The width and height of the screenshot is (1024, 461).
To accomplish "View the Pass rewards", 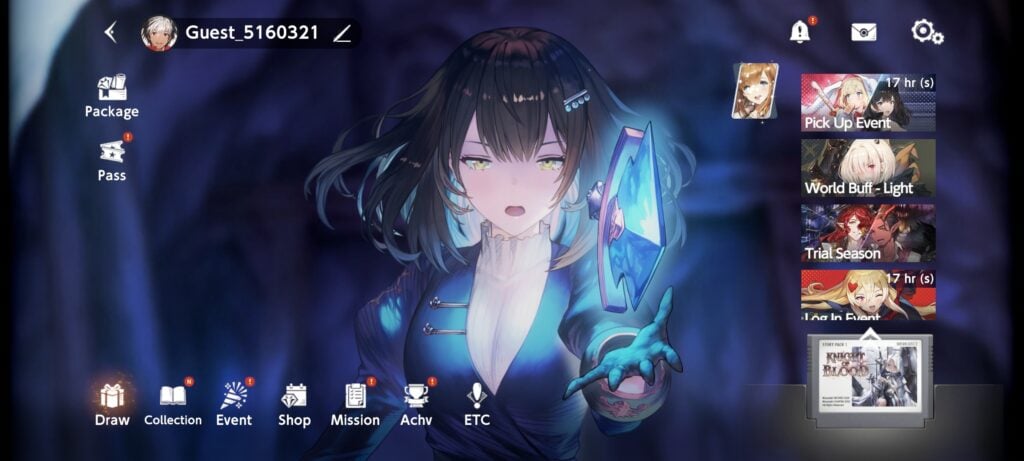I will pos(111,160).
